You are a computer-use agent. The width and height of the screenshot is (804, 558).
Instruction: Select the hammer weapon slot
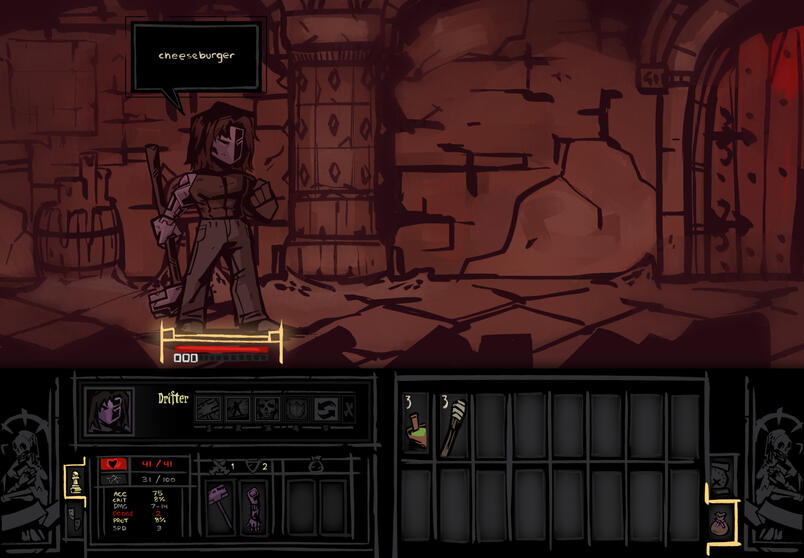(x=220, y=505)
